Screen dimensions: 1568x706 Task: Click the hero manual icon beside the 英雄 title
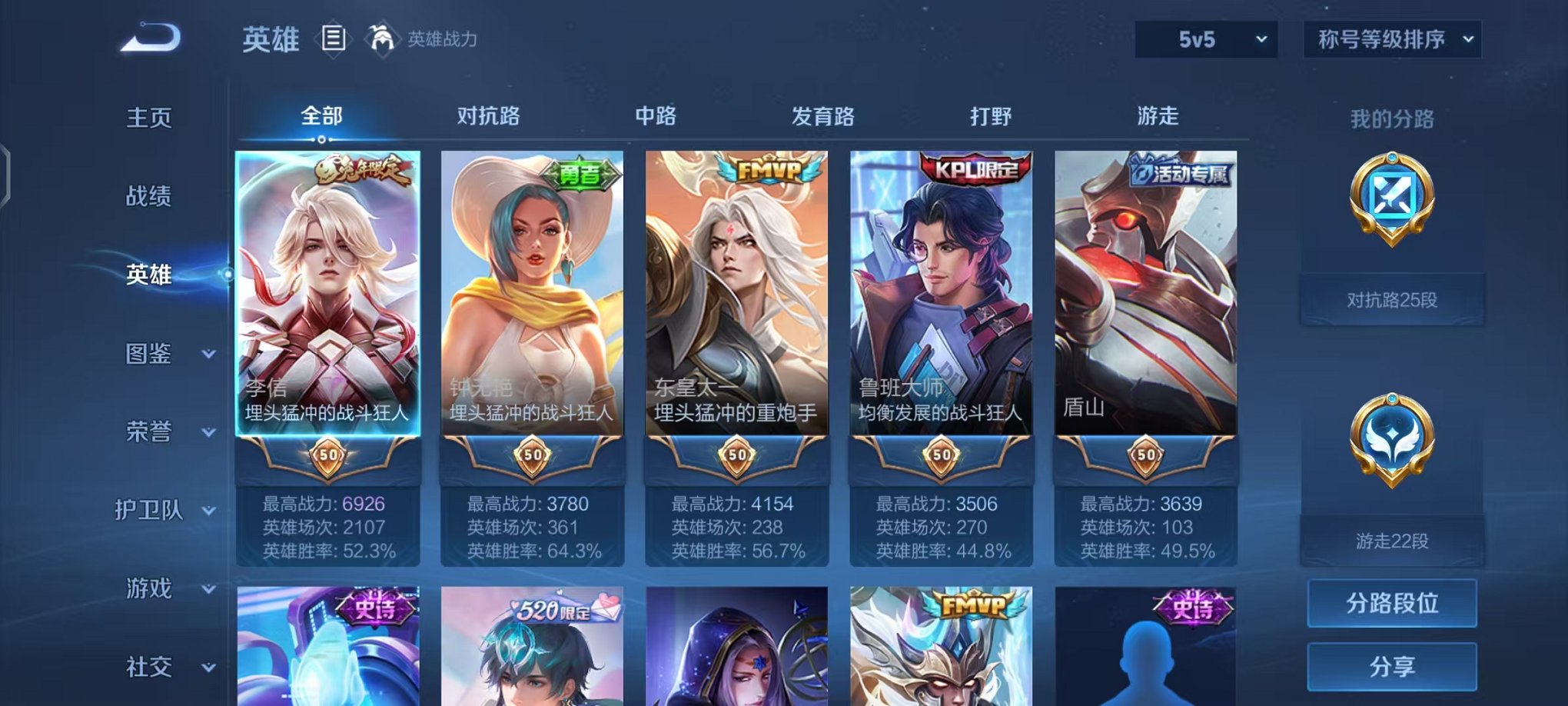coord(335,38)
